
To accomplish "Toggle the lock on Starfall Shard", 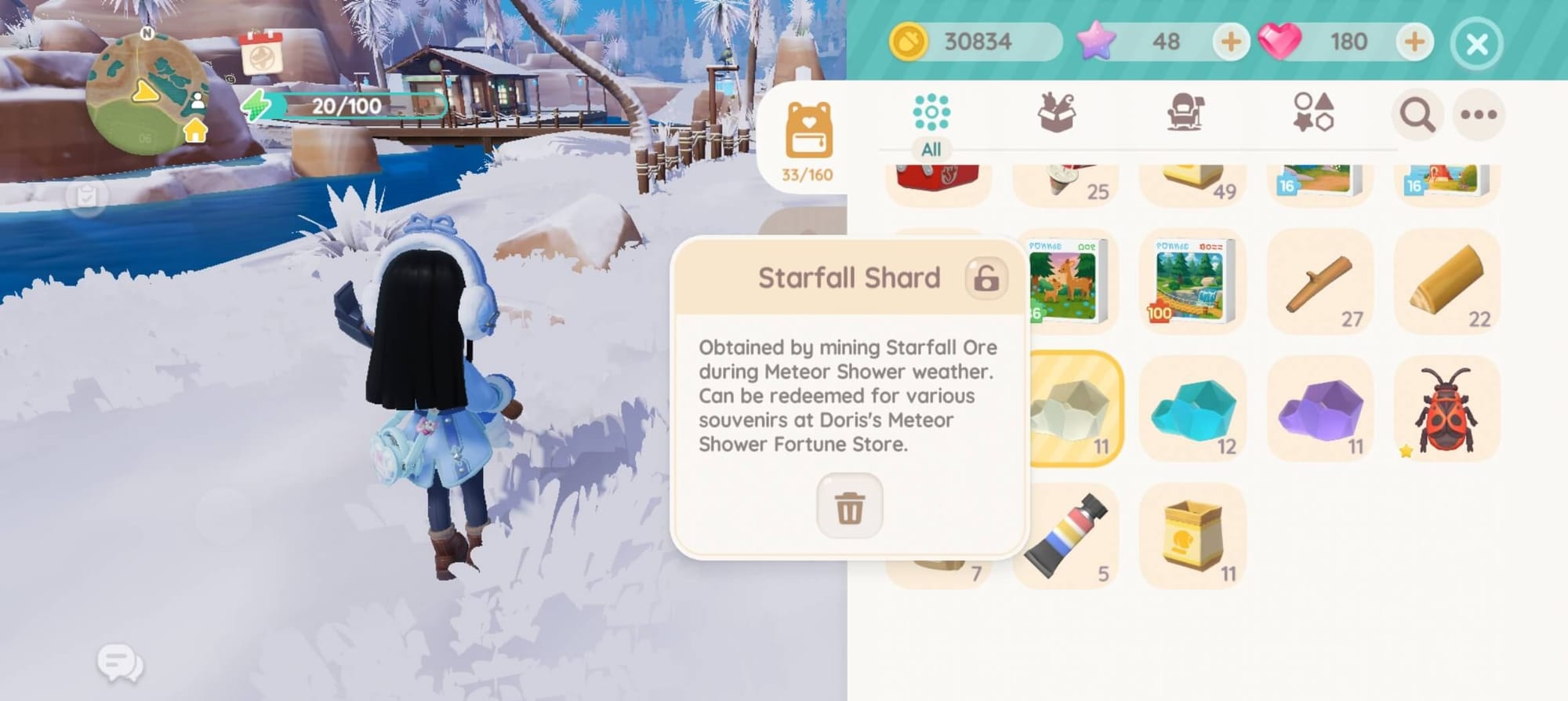I will (x=985, y=278).
